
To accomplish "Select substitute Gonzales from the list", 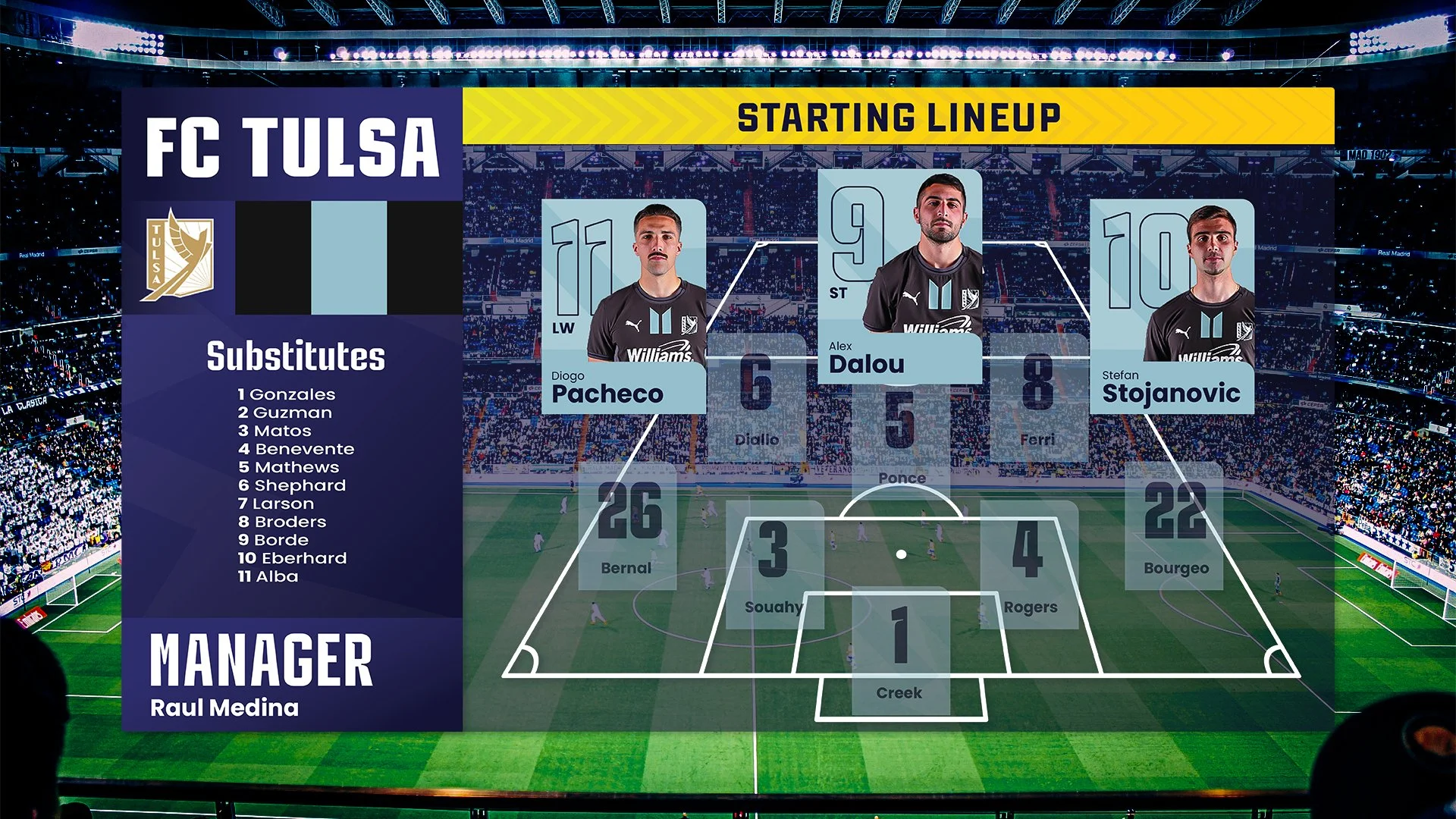I will pos(287,394).
